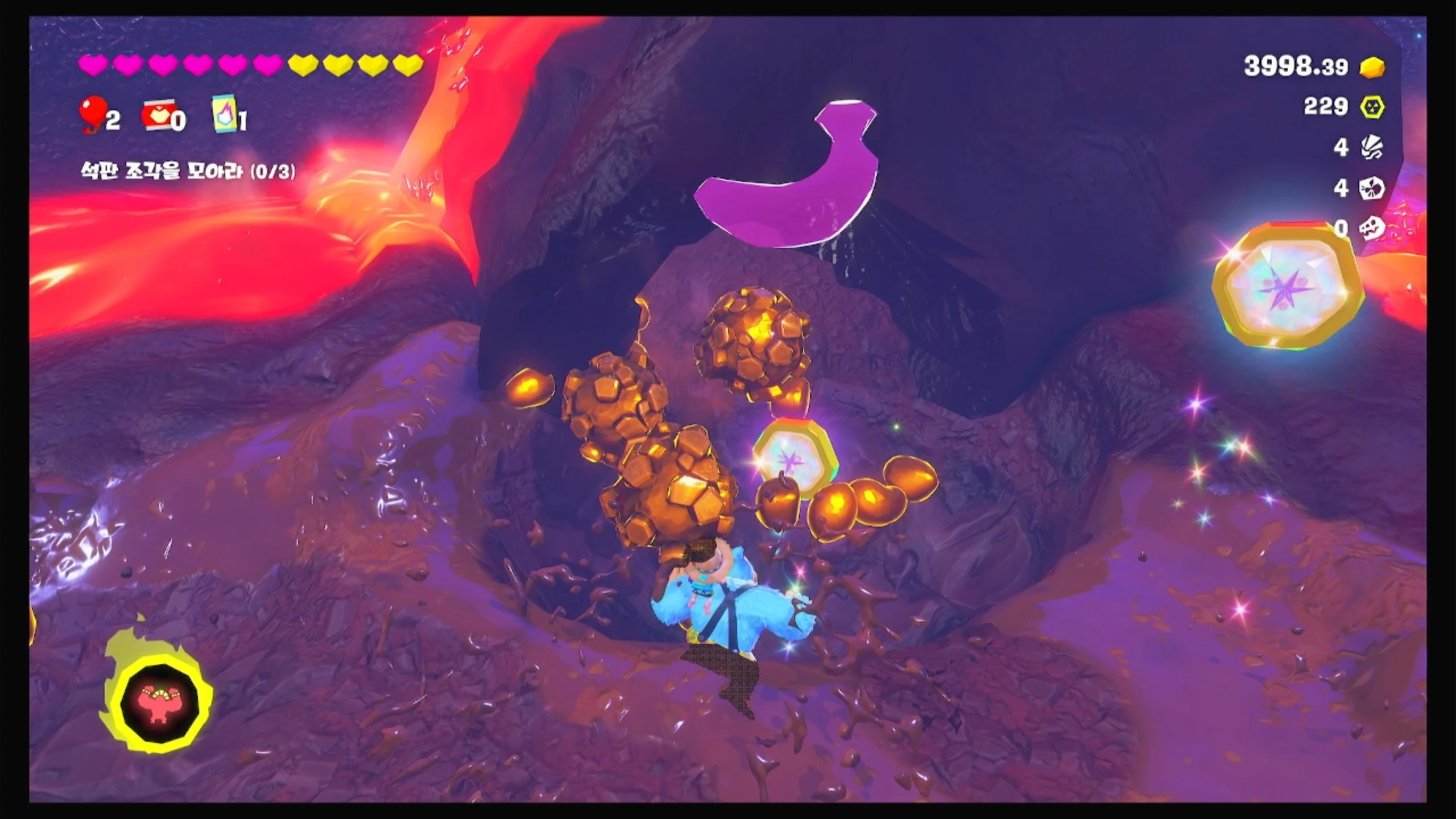Click the gold nugget currency icon
Screen dimensions: 1456x819
pyautogui.click(x=1372, y=67)
